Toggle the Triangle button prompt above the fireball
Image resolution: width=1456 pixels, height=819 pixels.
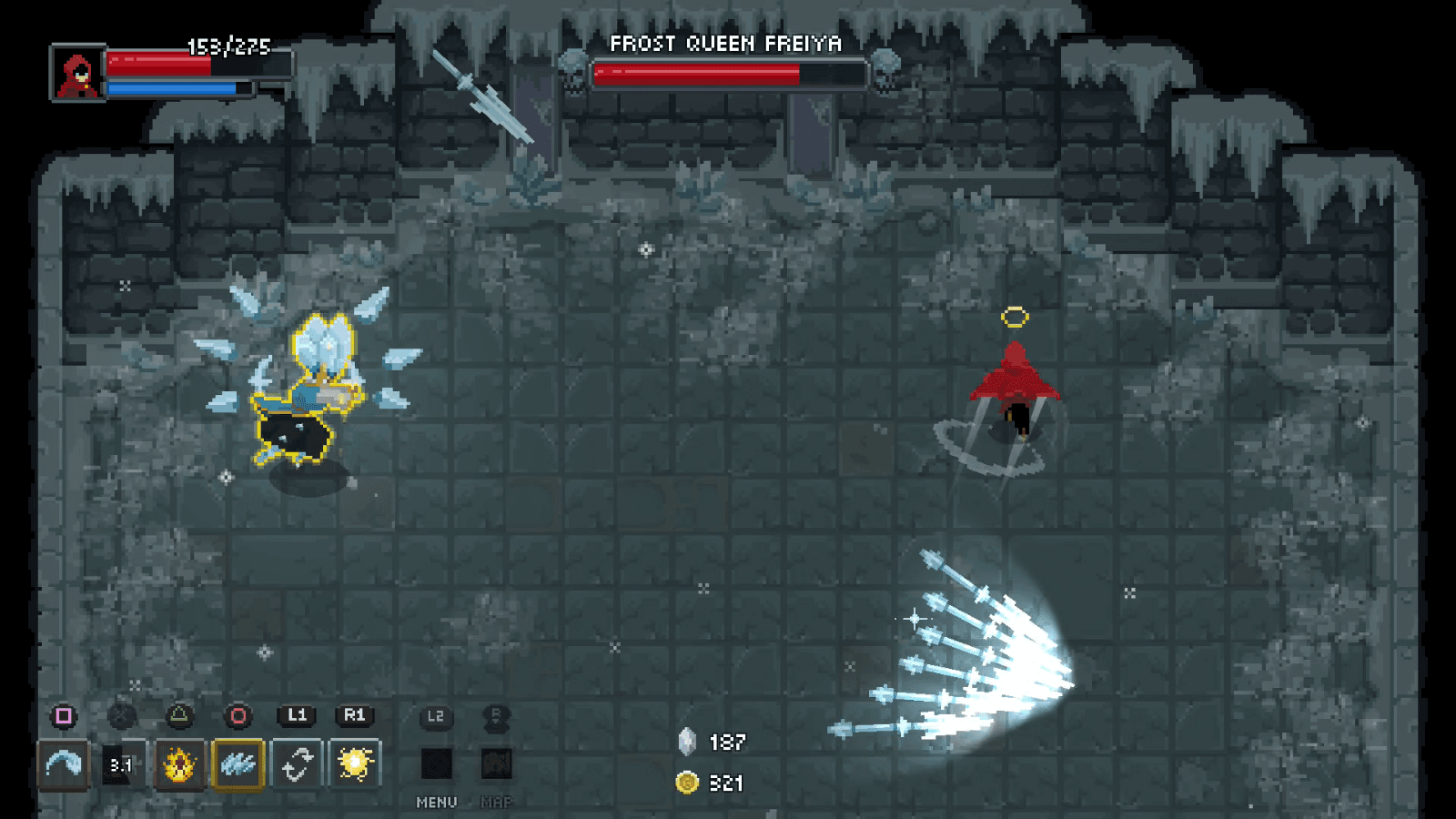click(179, 716)
